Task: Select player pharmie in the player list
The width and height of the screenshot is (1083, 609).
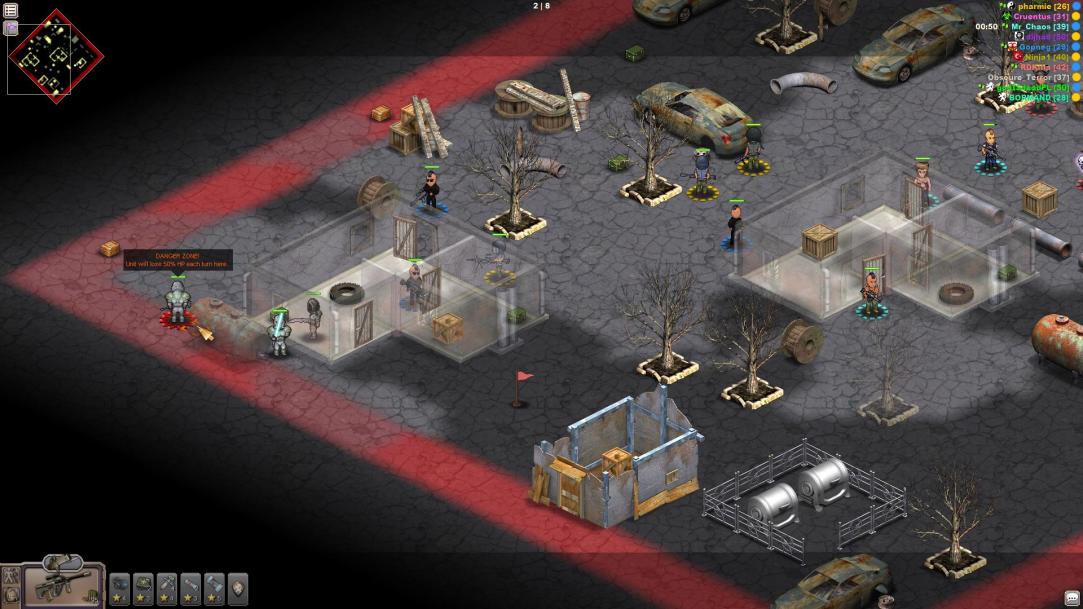Action: (x=1043, y=6)
